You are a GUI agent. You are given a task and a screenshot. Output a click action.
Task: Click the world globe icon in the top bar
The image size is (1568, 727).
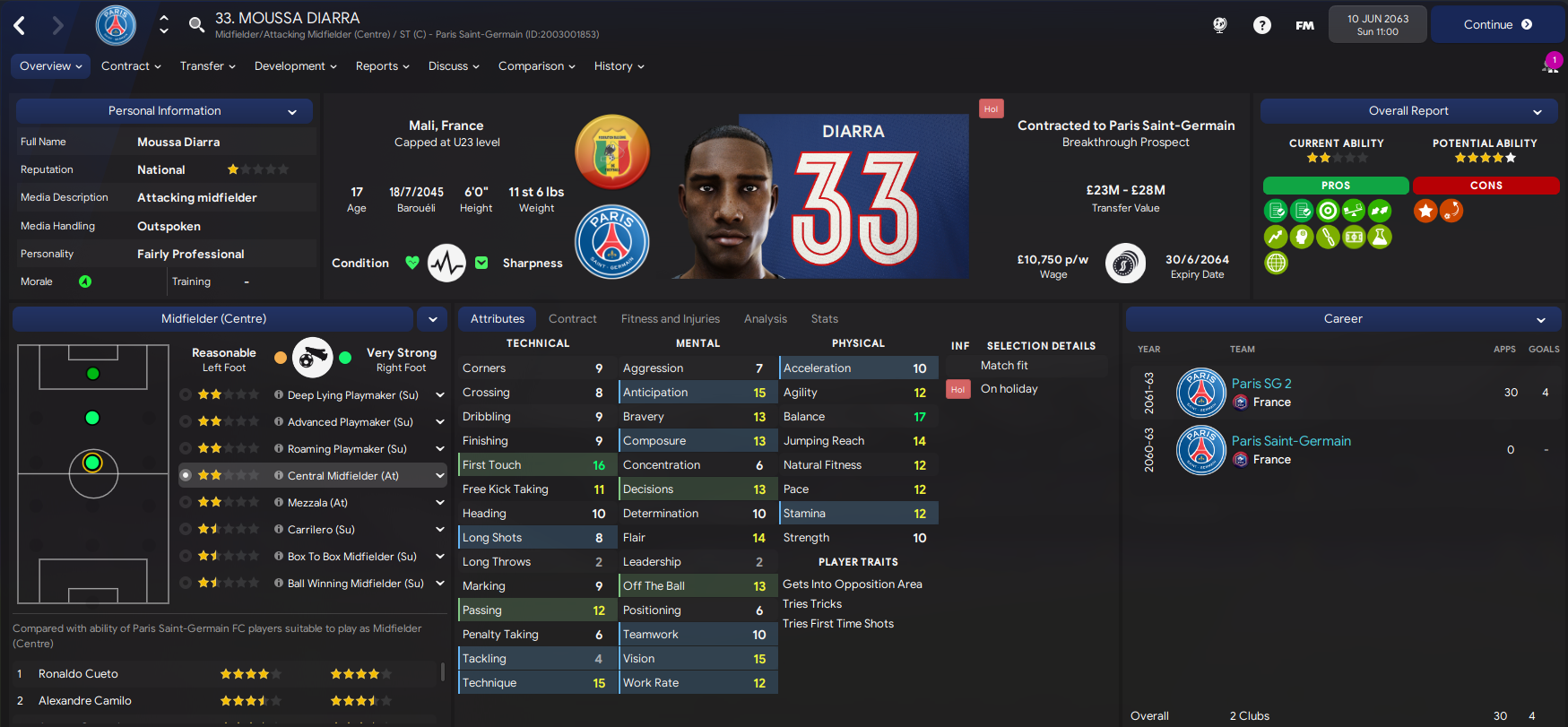coord(1219,25)
